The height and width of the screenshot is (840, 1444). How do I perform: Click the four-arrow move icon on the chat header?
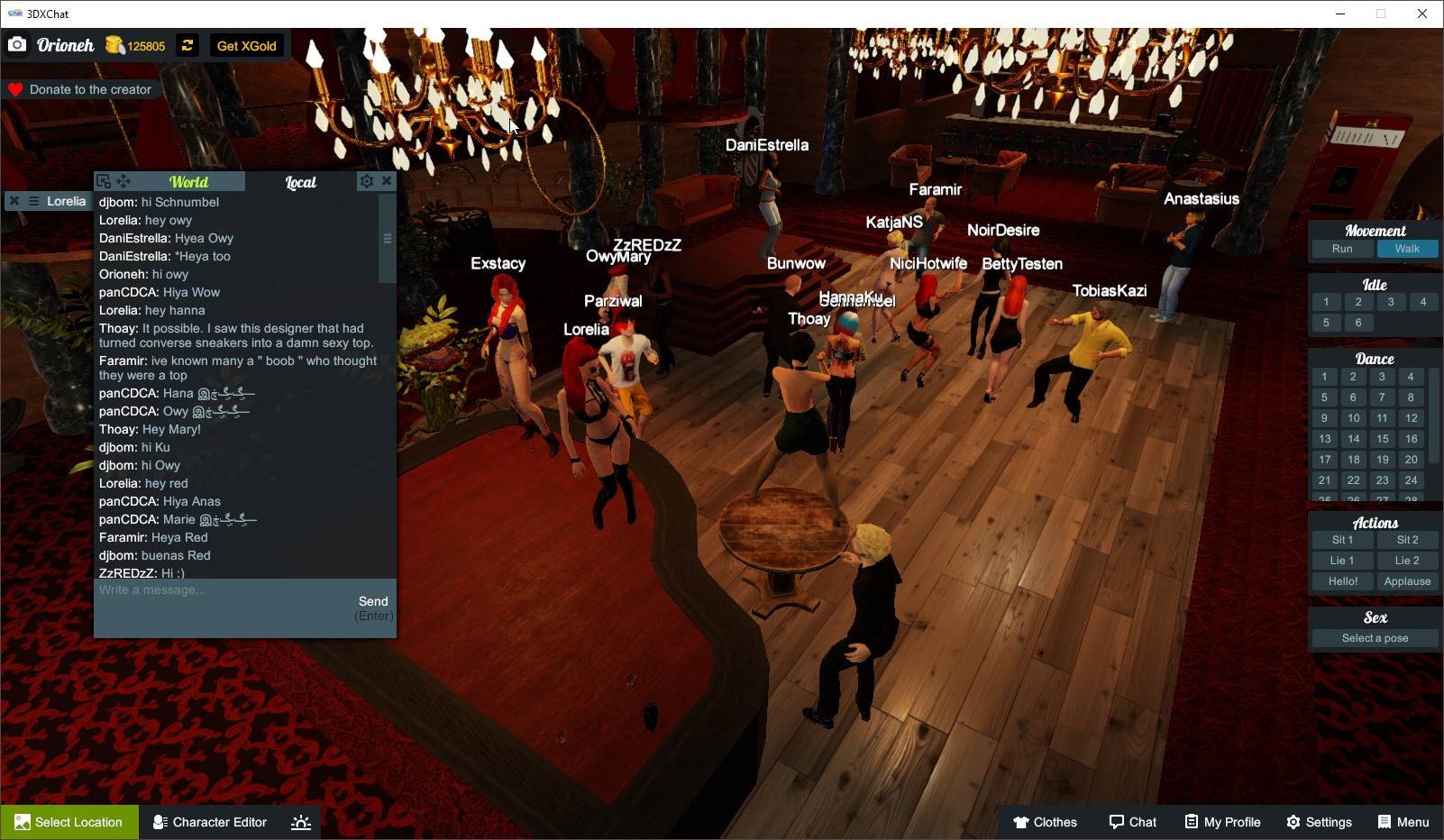123,181
